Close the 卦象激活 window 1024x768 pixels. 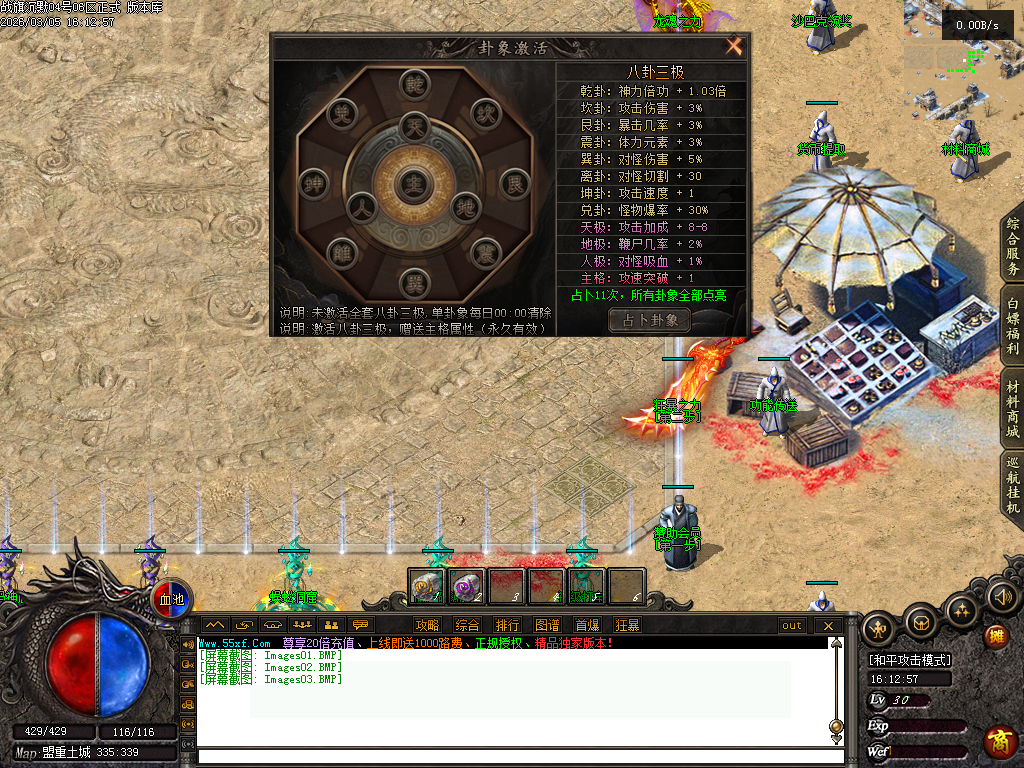point(734,46)
